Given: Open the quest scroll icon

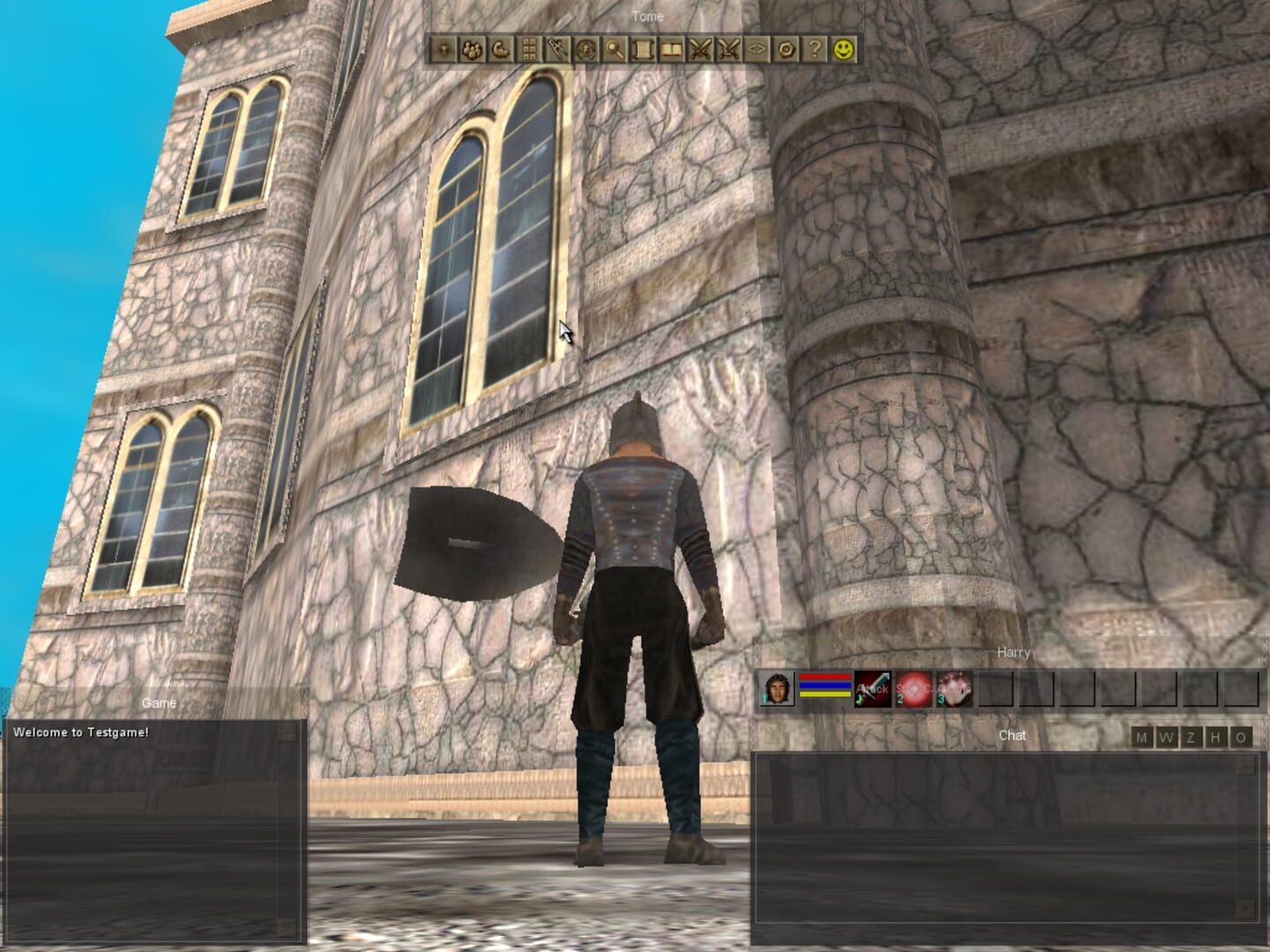Looking at the screenshot, I should (x=641, y=50).
